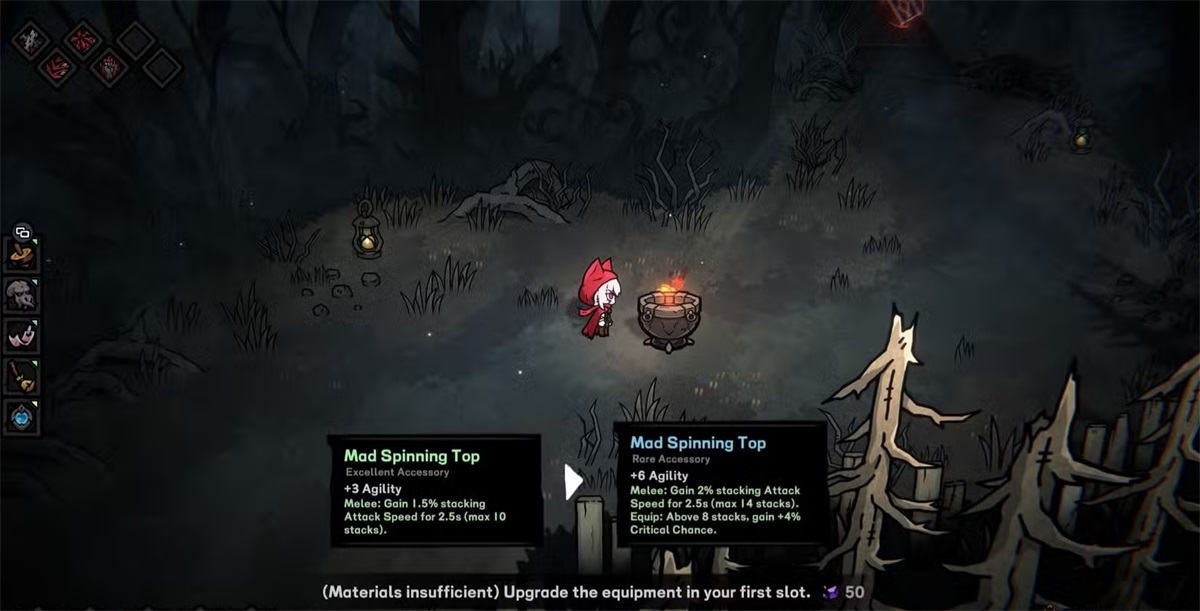Select the spinning top equipment slot
This screenshot has width=1200, height=611.
22,255
